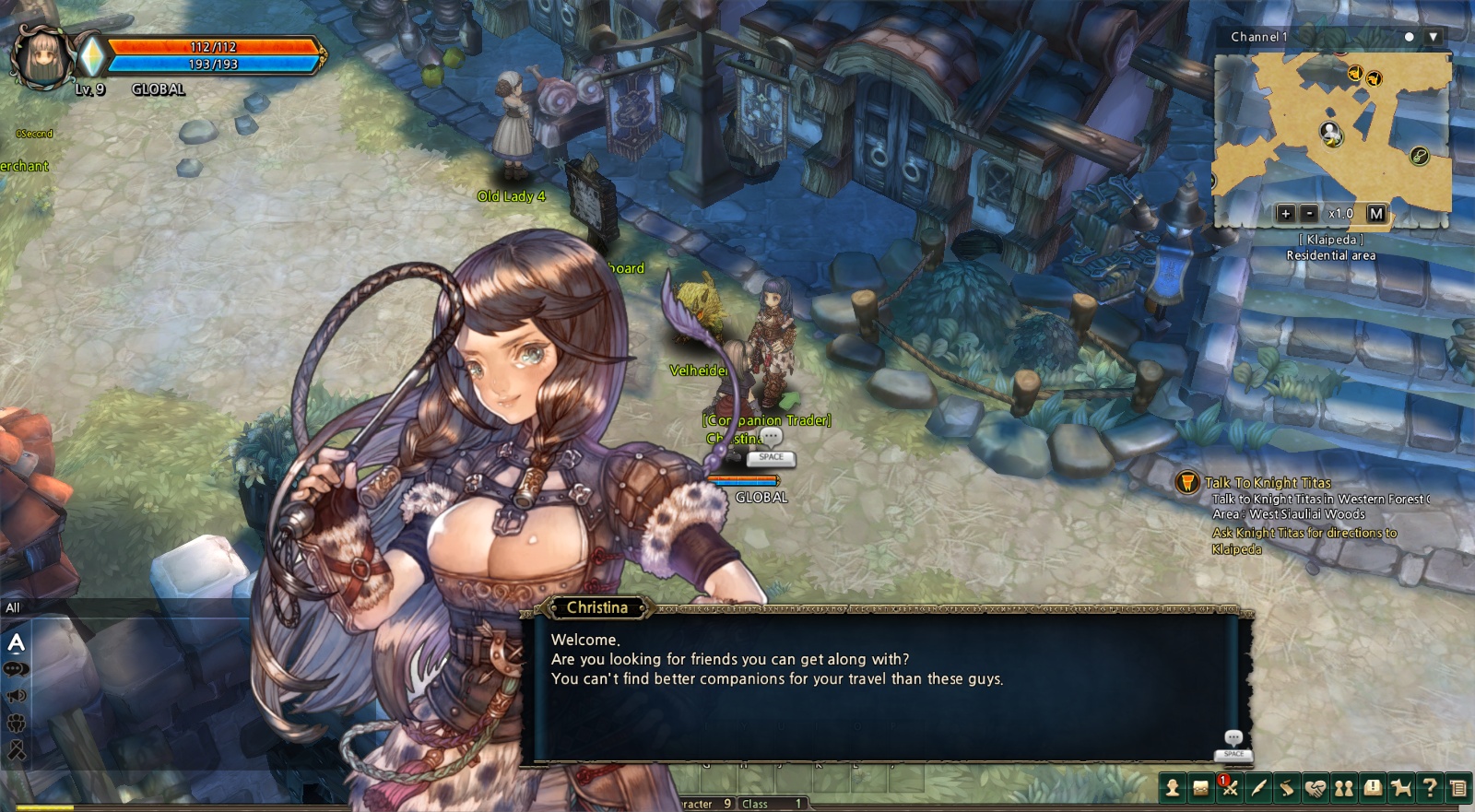Open the crossed swords menu with notification

(x=1229, y=788)
